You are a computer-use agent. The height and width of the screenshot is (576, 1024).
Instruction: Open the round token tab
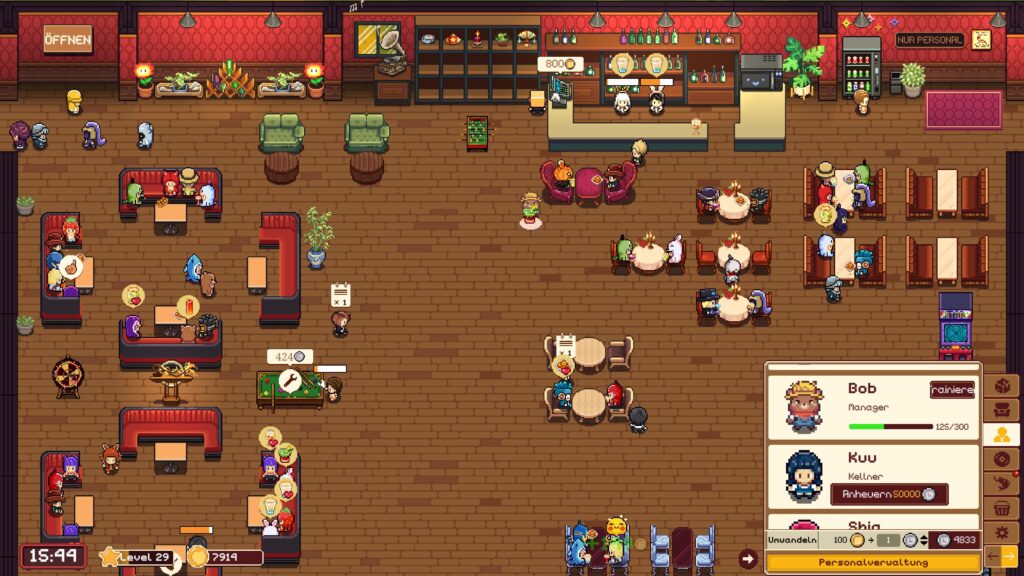click(1001, 459)
